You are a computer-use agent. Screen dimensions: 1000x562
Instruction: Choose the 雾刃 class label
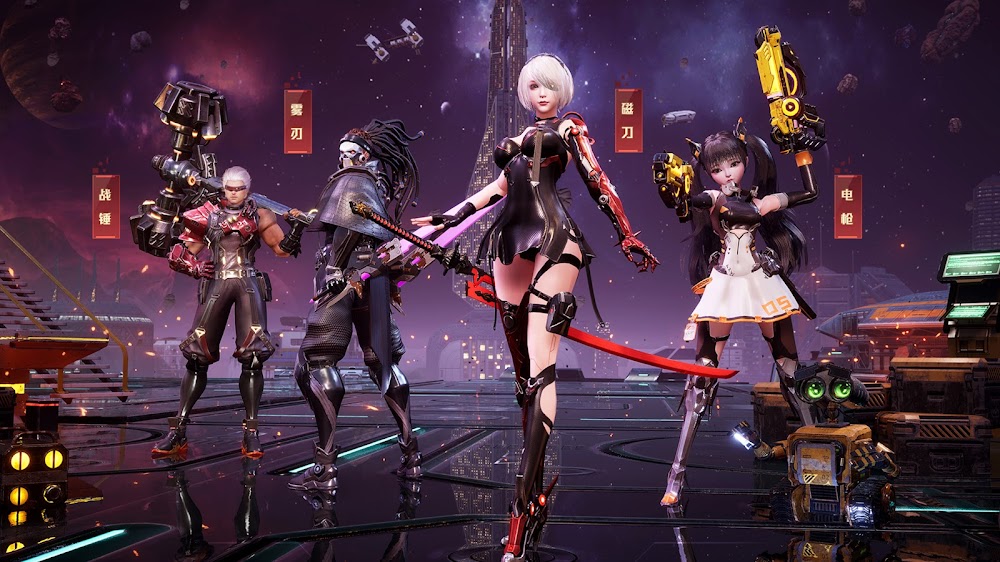tap(297, 121)
